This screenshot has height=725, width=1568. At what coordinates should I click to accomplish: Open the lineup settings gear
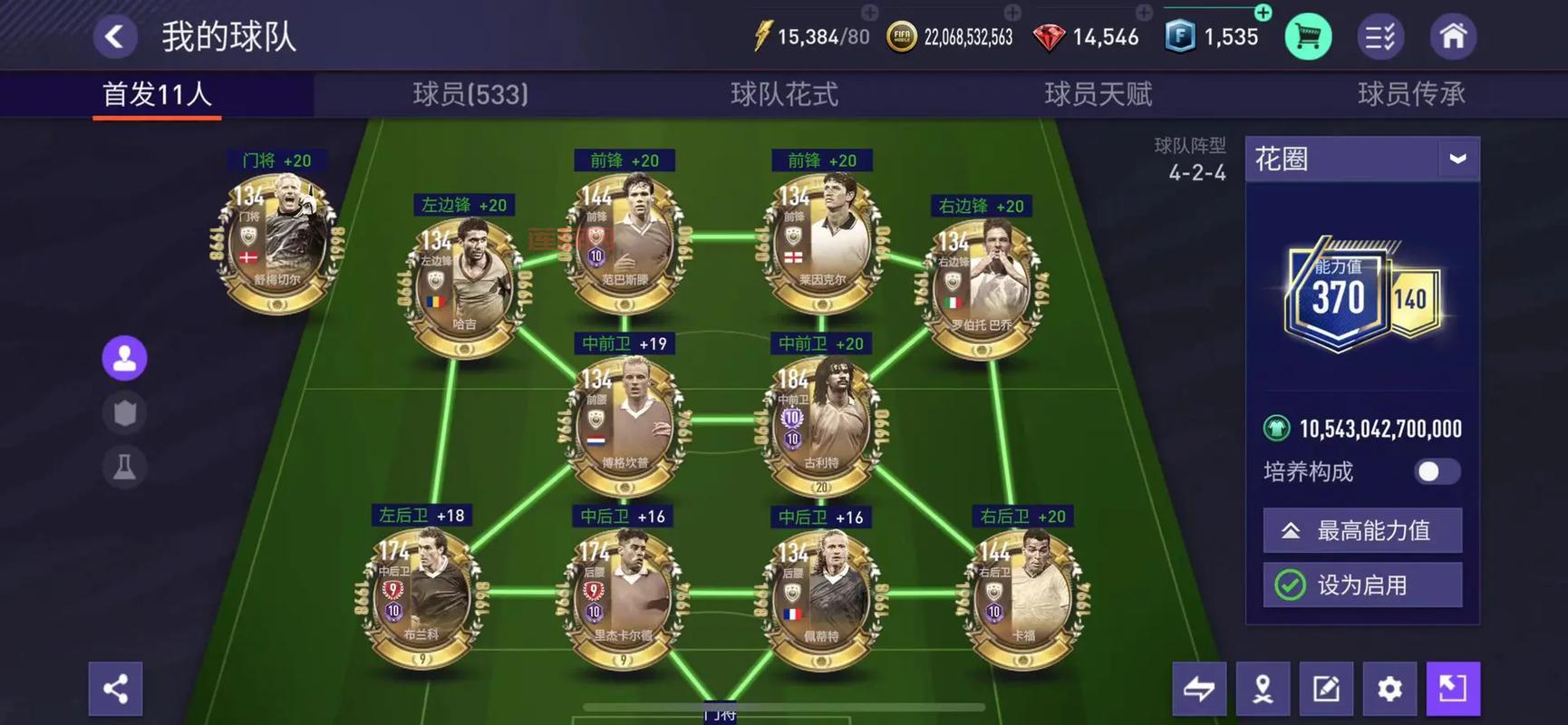tap(1389, 689)
